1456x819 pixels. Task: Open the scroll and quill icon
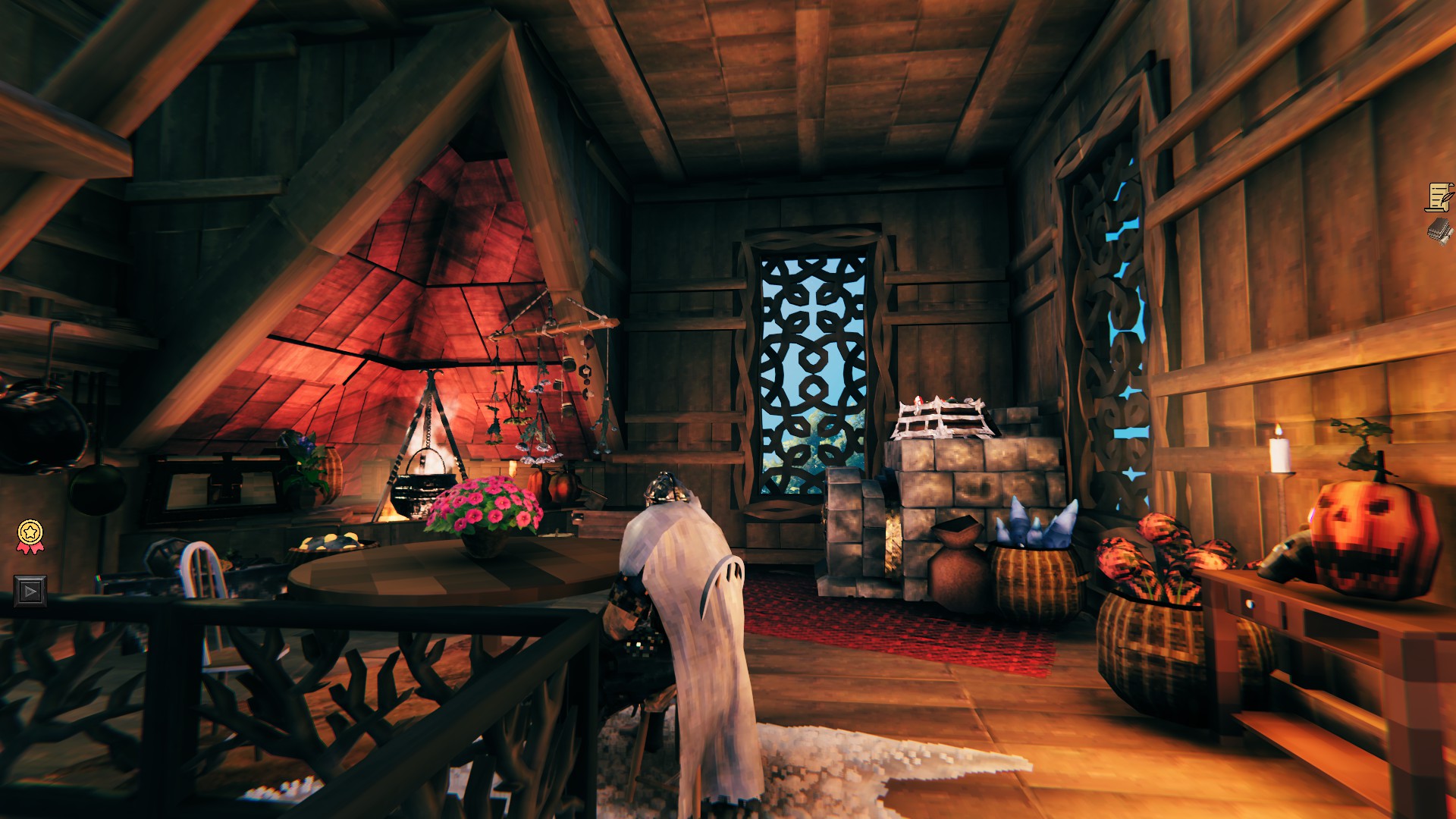(1438, 197)
